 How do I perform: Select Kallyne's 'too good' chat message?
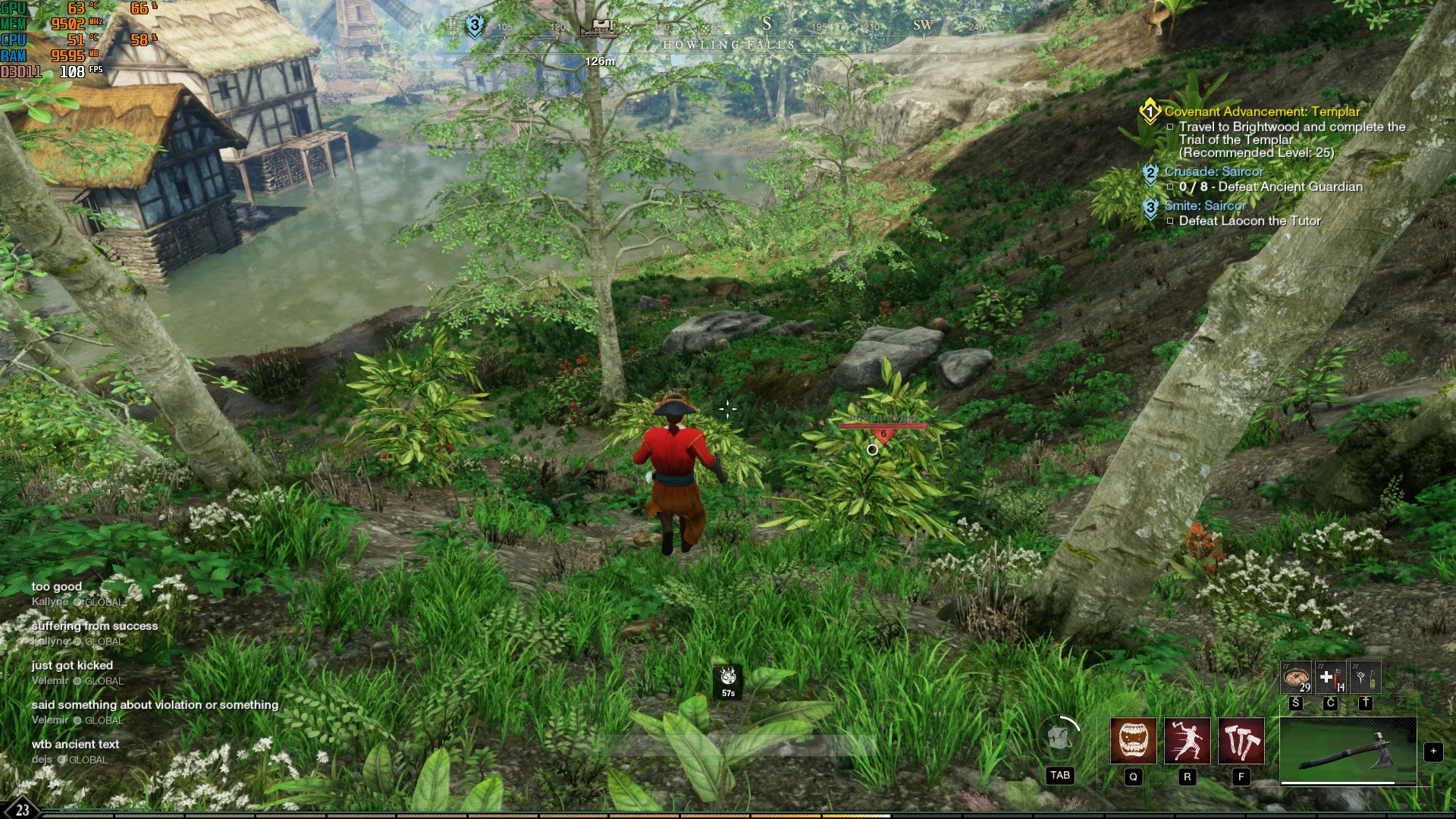click(57, 586)
